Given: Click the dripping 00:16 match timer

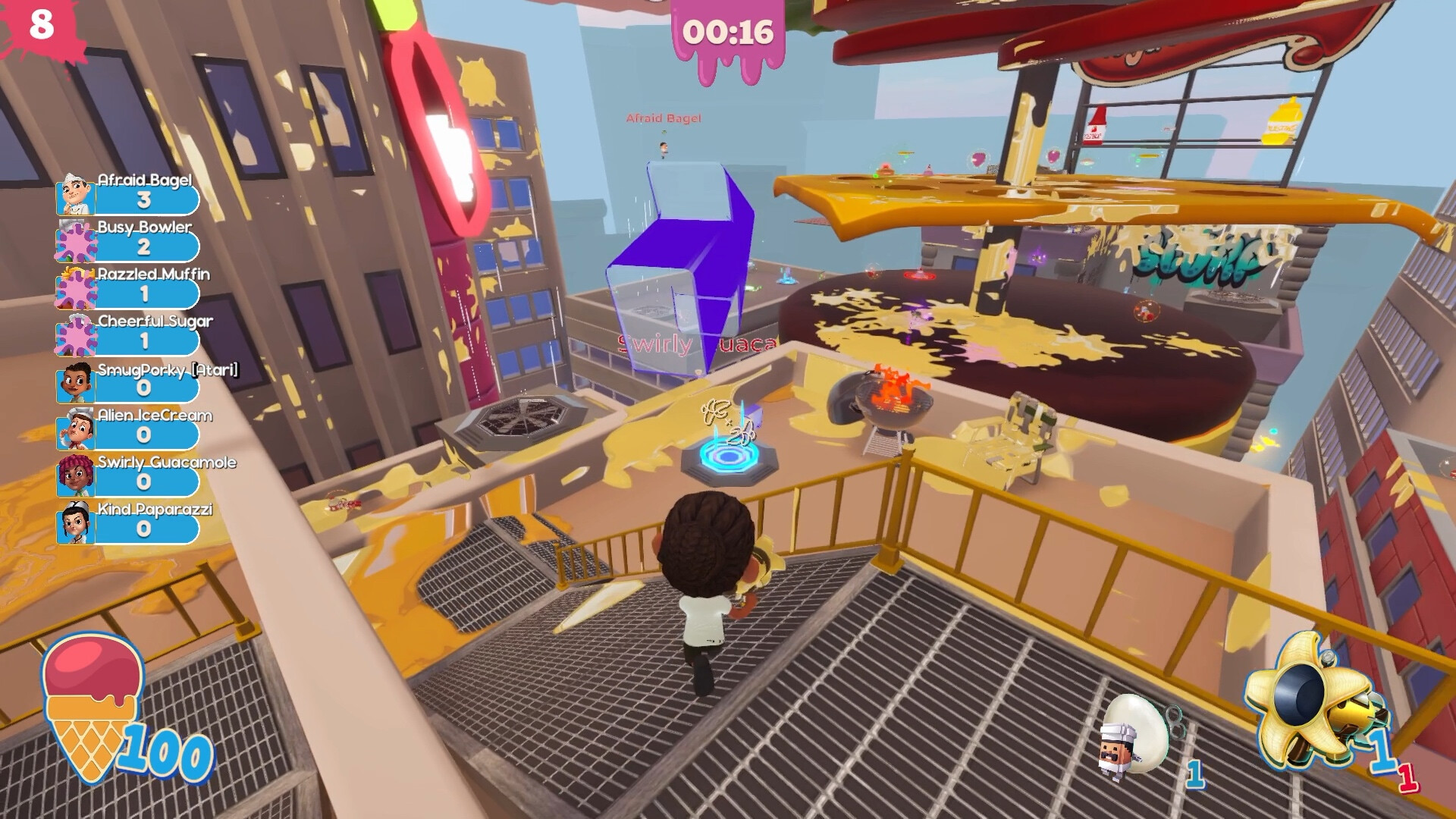Looking at the screenshot, I should pos(730,30).
